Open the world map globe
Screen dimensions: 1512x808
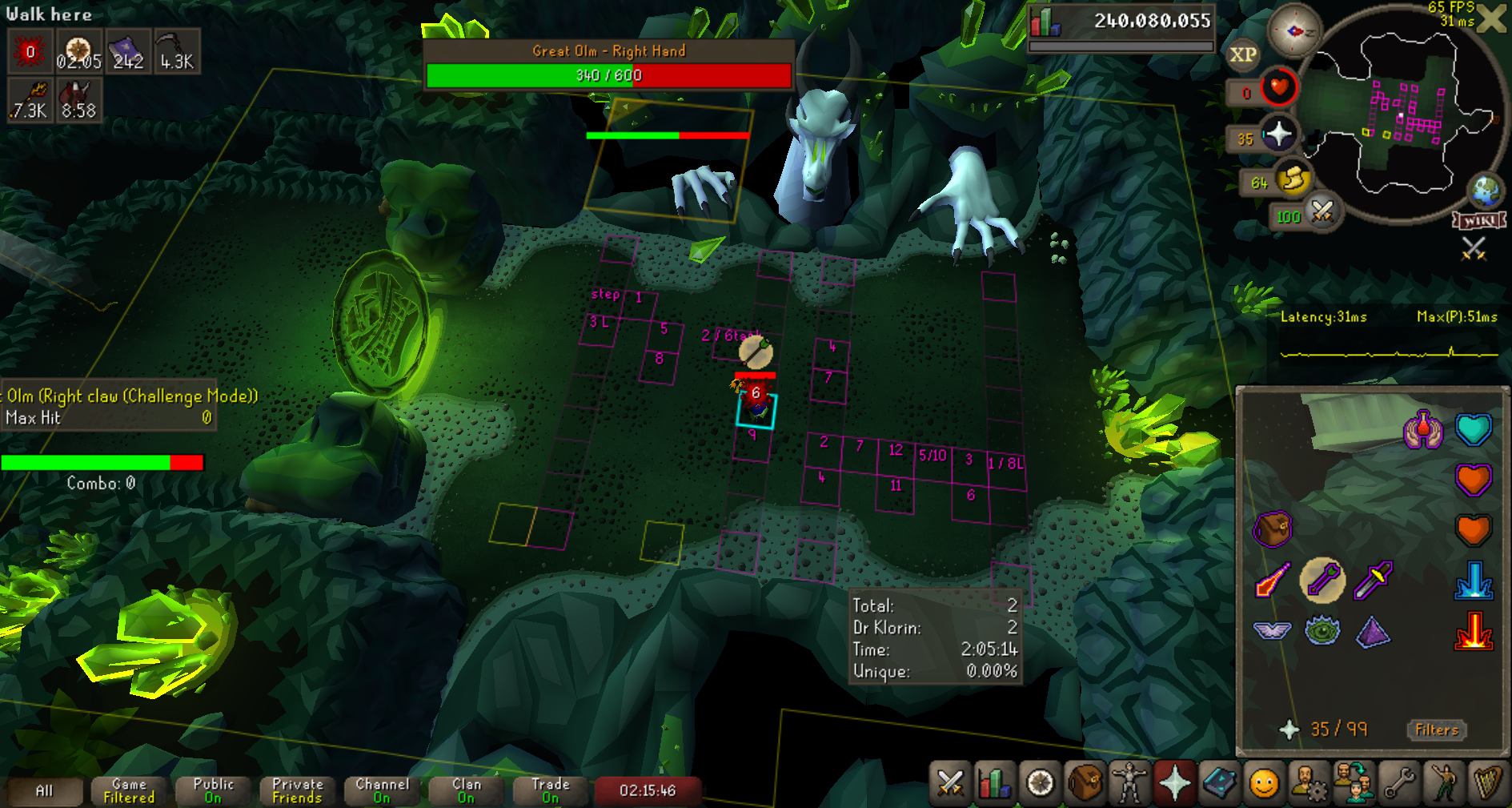tap(1486, 191)
